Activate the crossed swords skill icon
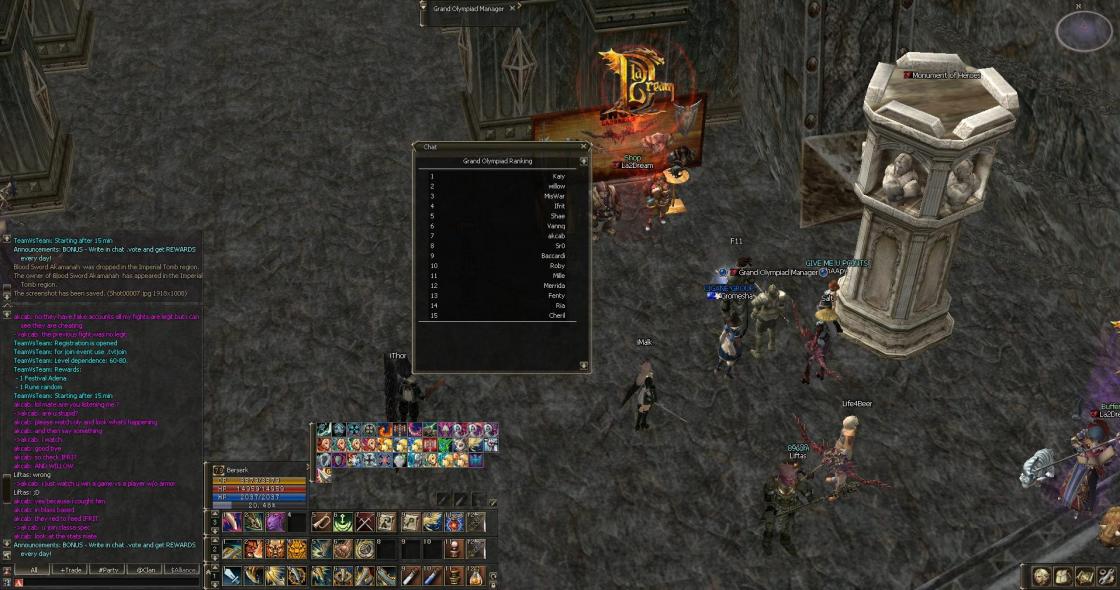Screen dimensions: 1120x590 [365, 522]
